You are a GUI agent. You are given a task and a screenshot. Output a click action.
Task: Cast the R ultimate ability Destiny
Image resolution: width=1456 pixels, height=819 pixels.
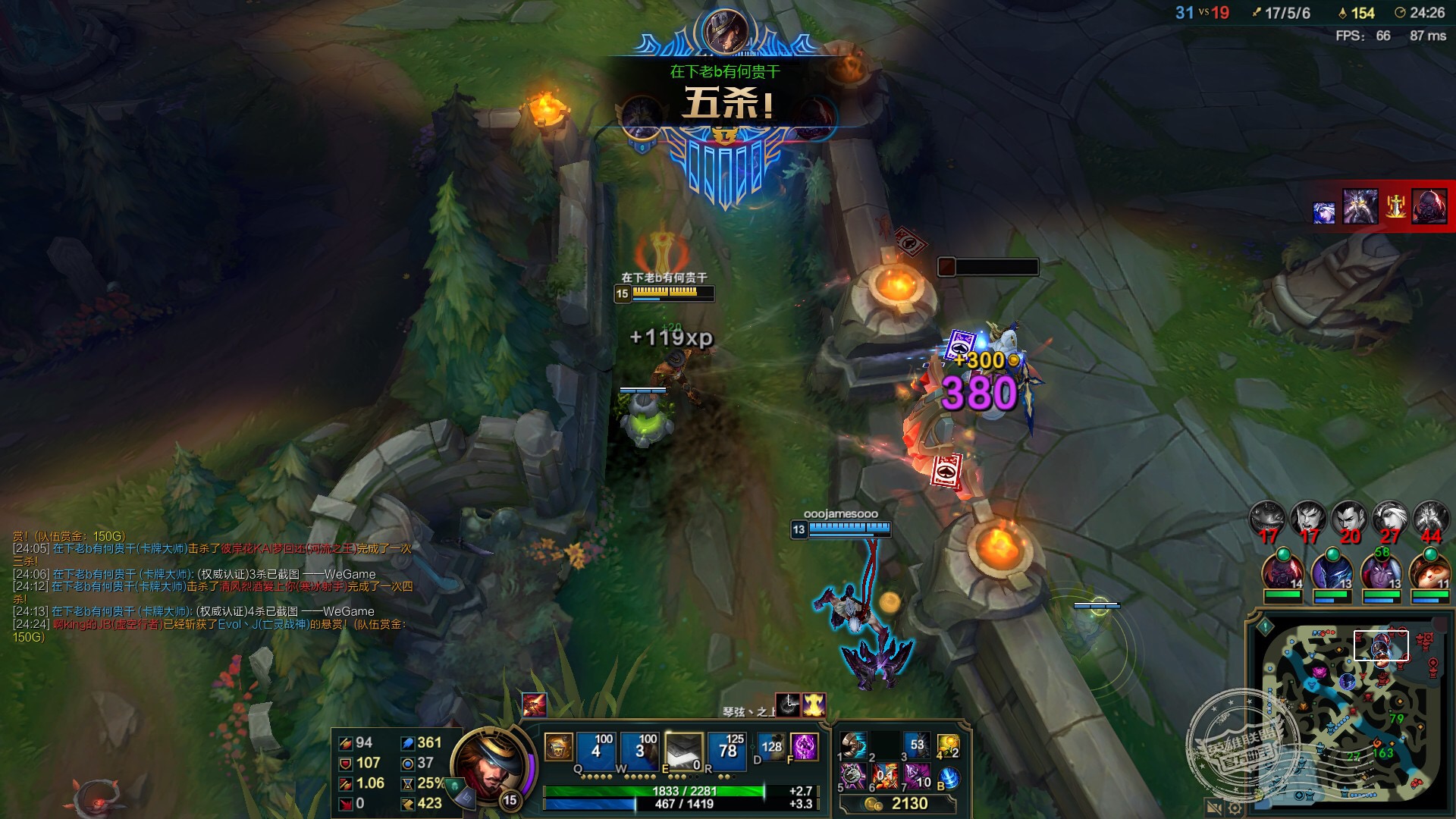(x=727, y=748)
